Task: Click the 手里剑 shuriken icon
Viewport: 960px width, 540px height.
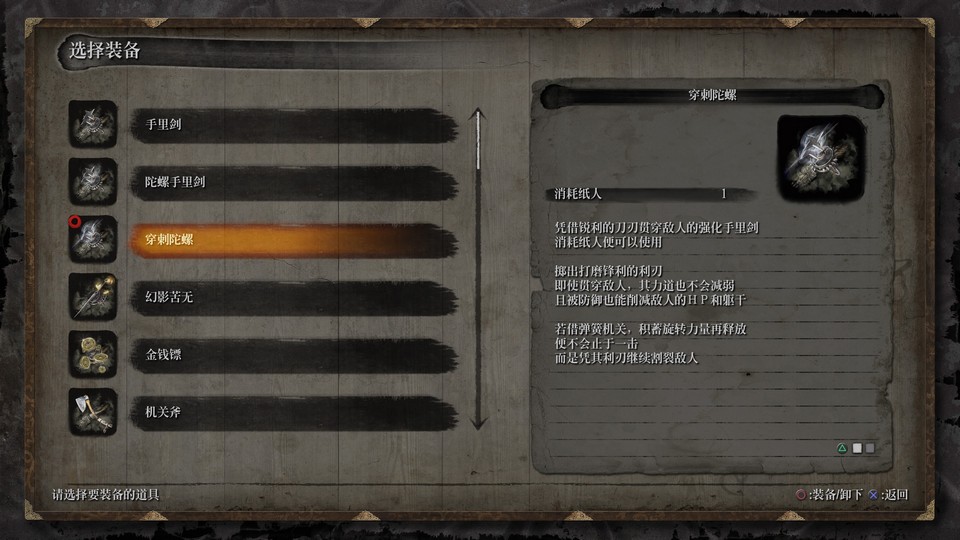Action: point(93,125)
